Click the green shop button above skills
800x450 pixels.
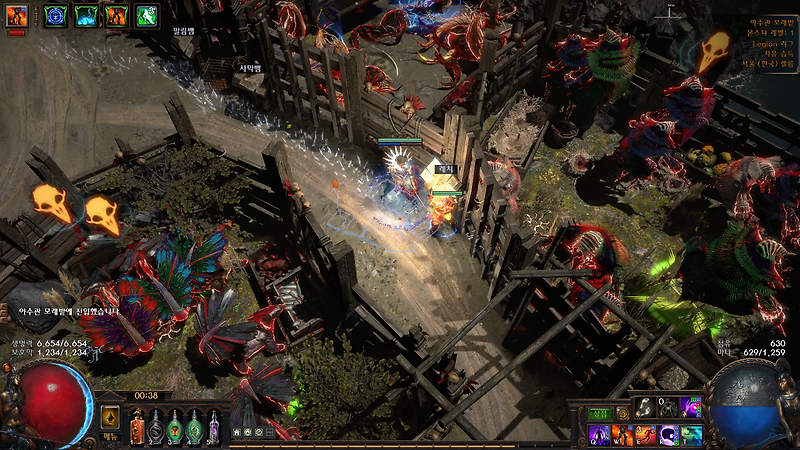[x=599, y=412]
